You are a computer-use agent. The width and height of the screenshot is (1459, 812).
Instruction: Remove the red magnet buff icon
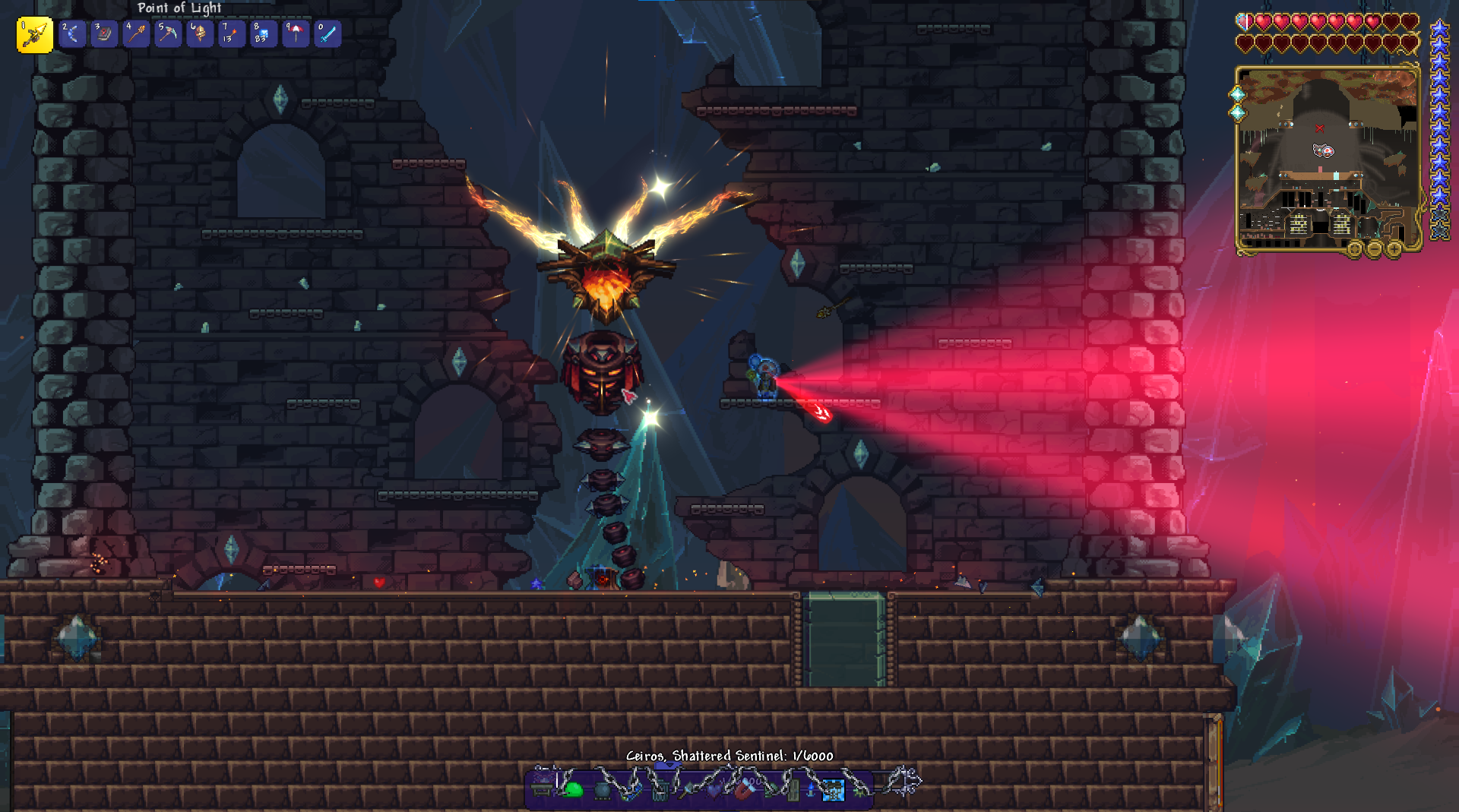tap(744, 790)
